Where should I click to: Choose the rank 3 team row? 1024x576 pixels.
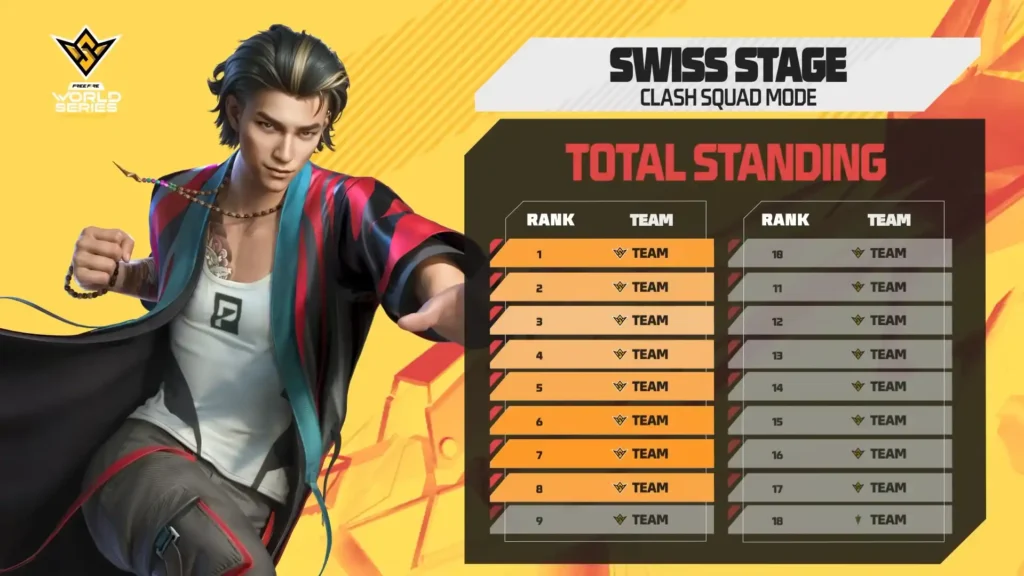click(x=603, y=320)
